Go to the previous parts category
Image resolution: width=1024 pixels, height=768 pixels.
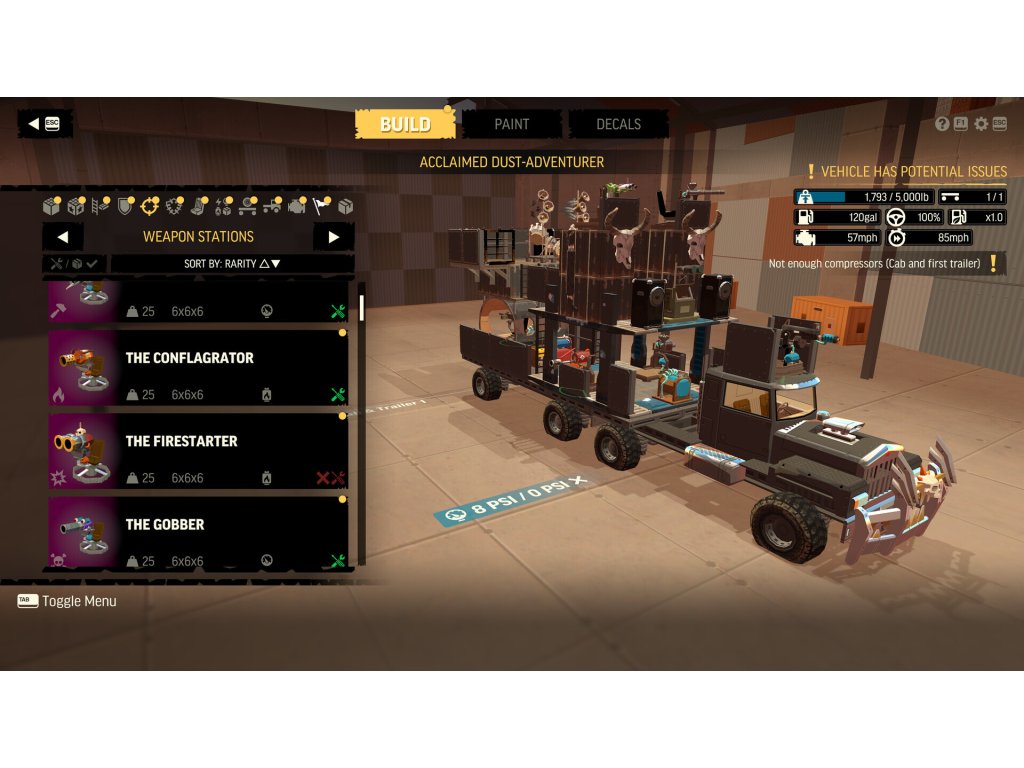[x=63, y=237]
